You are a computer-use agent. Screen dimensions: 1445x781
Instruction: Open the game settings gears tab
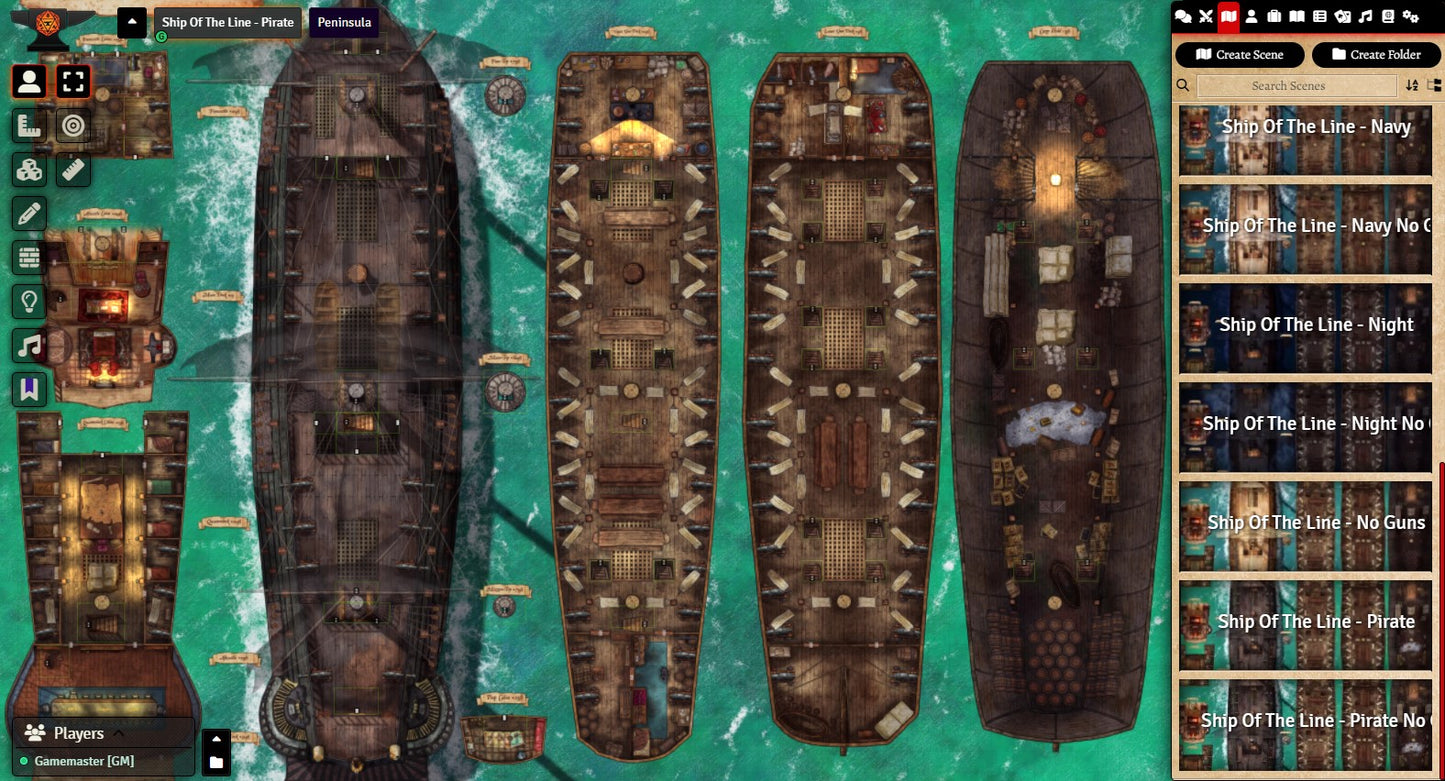click(1411, 16)
